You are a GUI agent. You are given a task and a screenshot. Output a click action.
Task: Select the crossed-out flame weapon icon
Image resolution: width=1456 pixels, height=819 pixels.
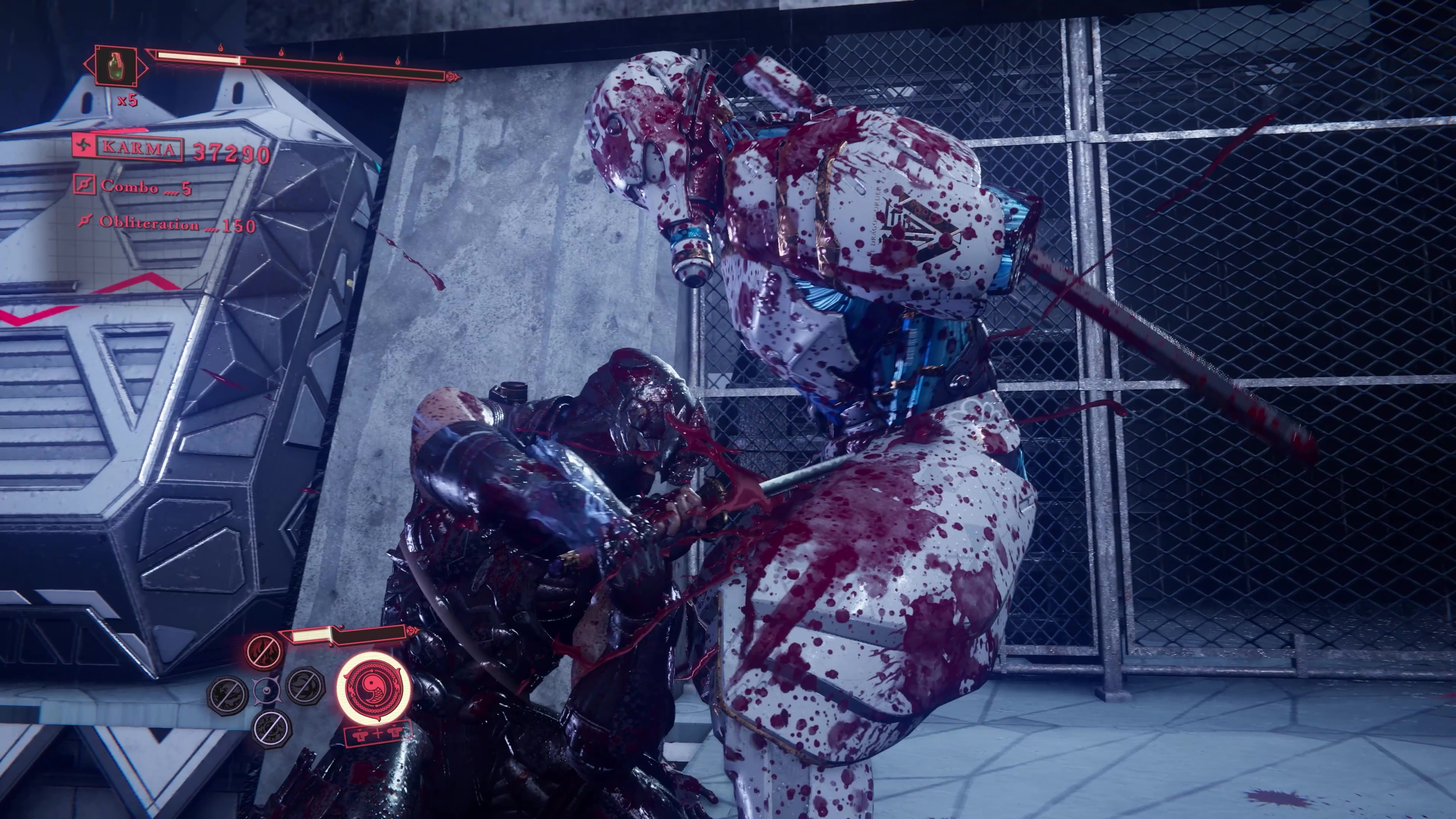click(x=264, y=651)
